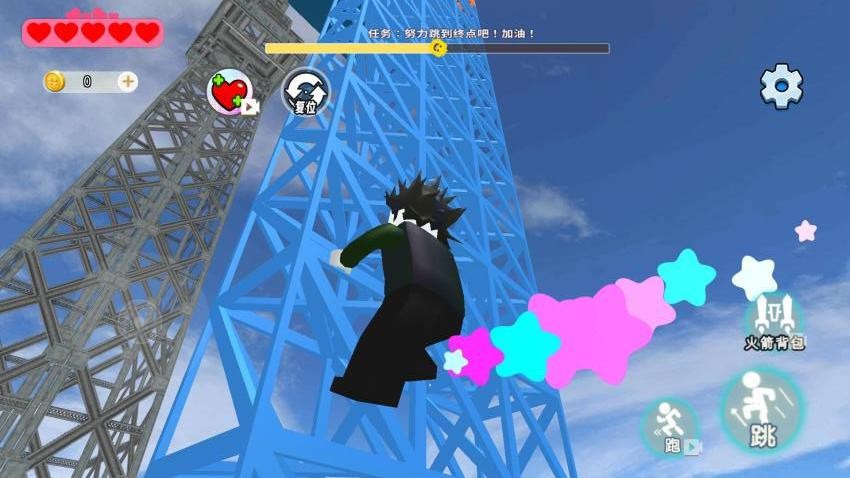Viewport: 850px width, 478px height.
Task: Reset position with the 复位 button
Action: 305,92
